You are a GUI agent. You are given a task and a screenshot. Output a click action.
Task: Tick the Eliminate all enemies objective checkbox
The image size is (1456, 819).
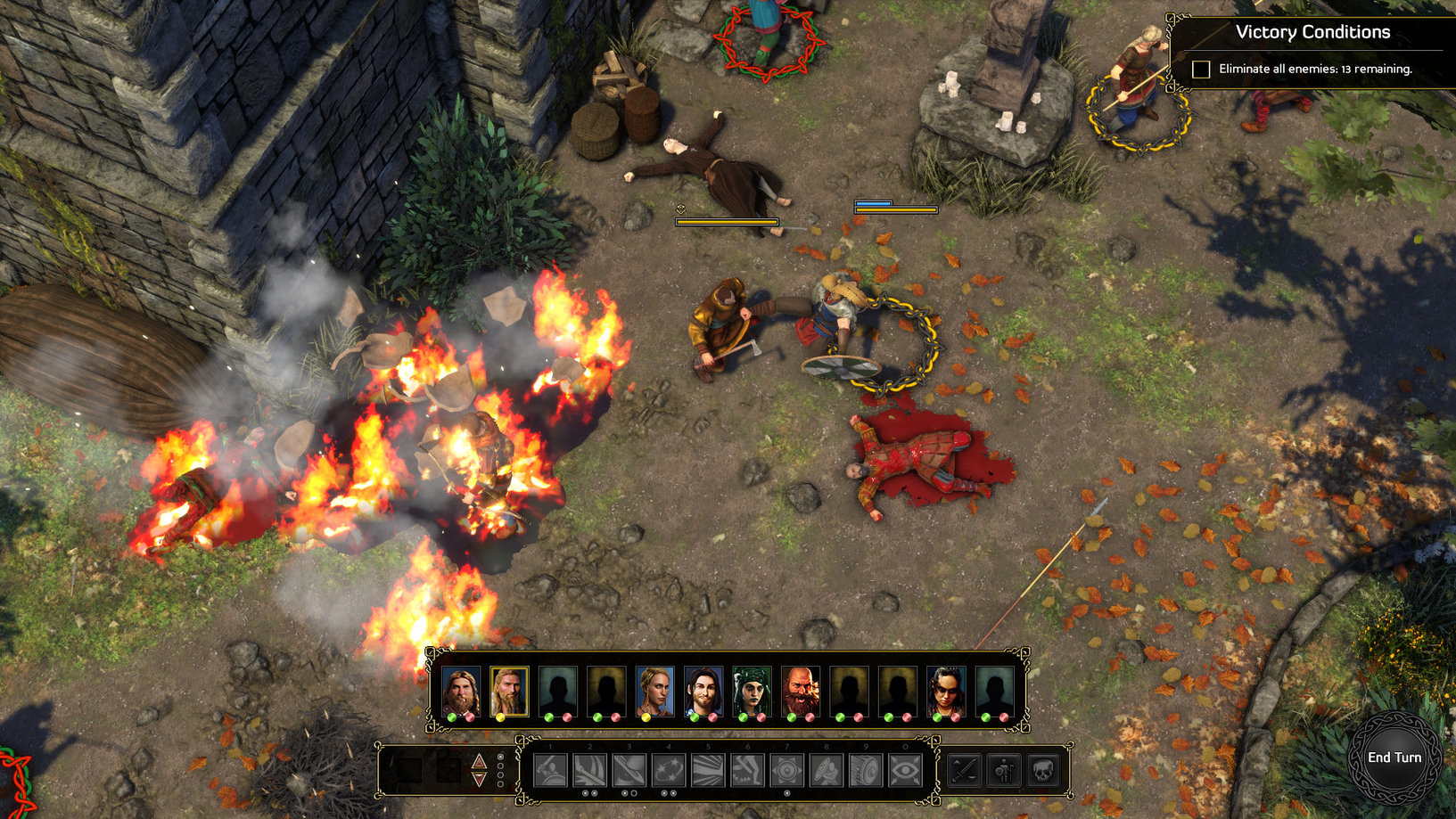point(1201,70)
